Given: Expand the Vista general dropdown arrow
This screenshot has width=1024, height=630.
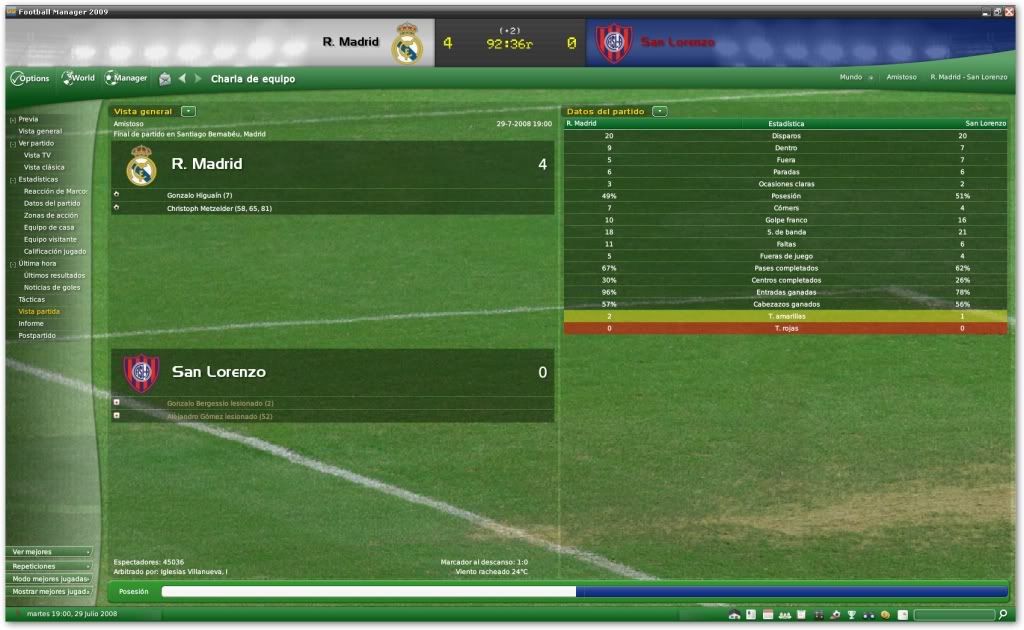Looking at the screenshot, I should [189, 111].
